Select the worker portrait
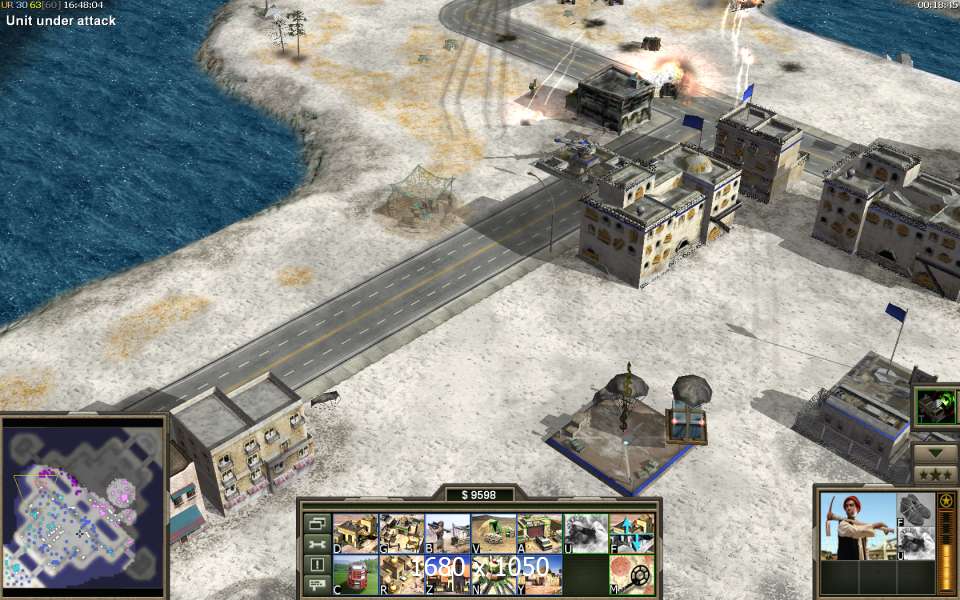 (x=858, y=526)
